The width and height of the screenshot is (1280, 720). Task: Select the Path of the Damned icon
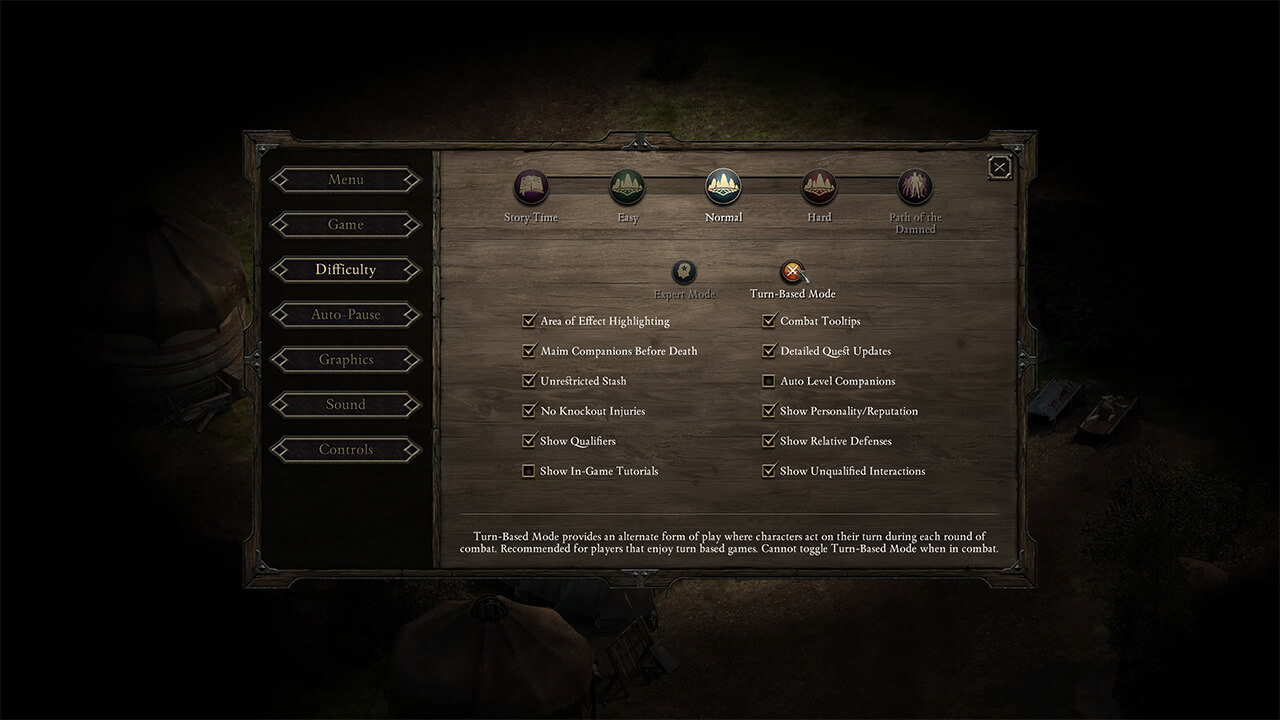915,186
